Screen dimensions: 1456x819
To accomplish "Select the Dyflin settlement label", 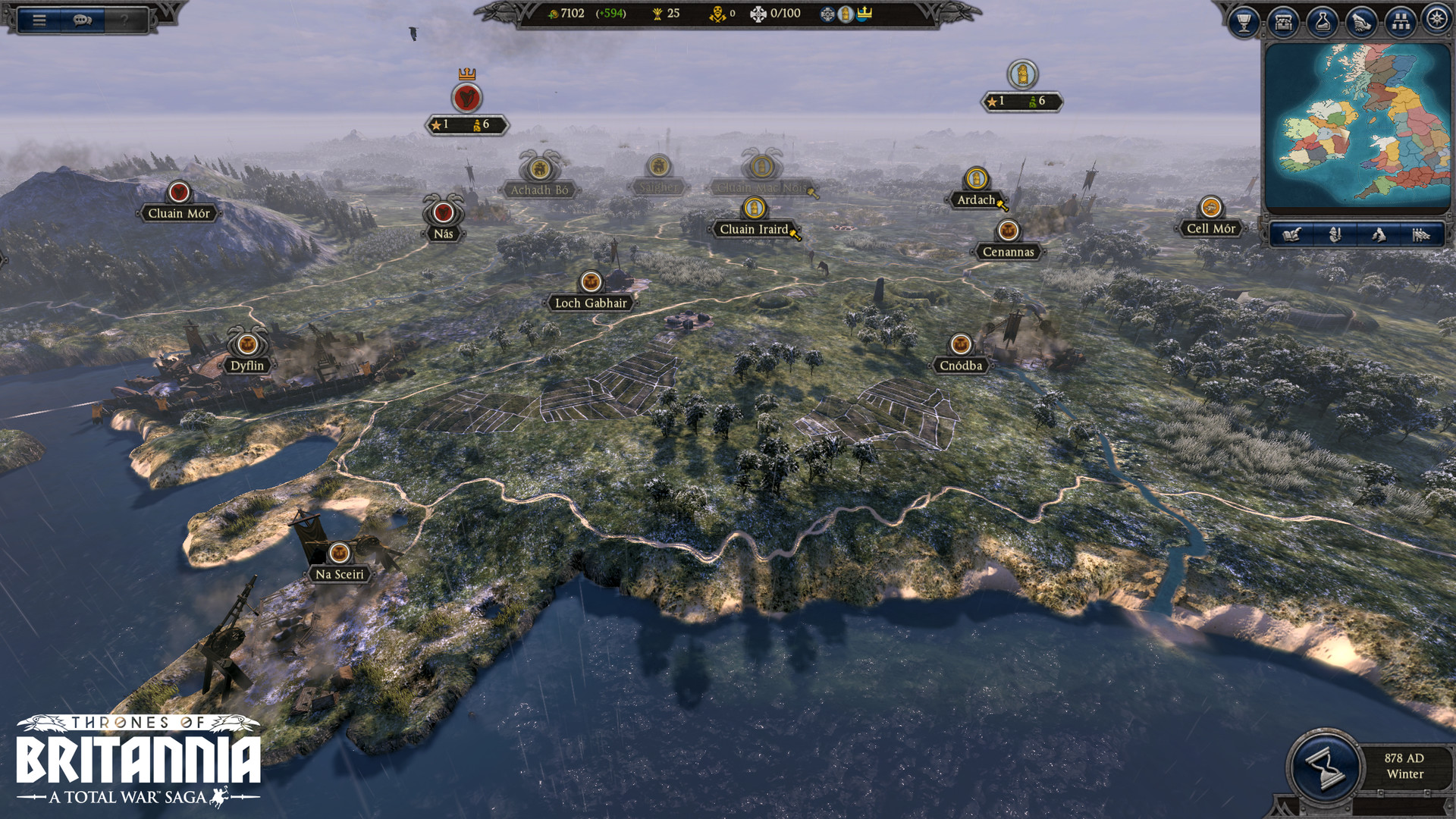I will tap(248, 366).
